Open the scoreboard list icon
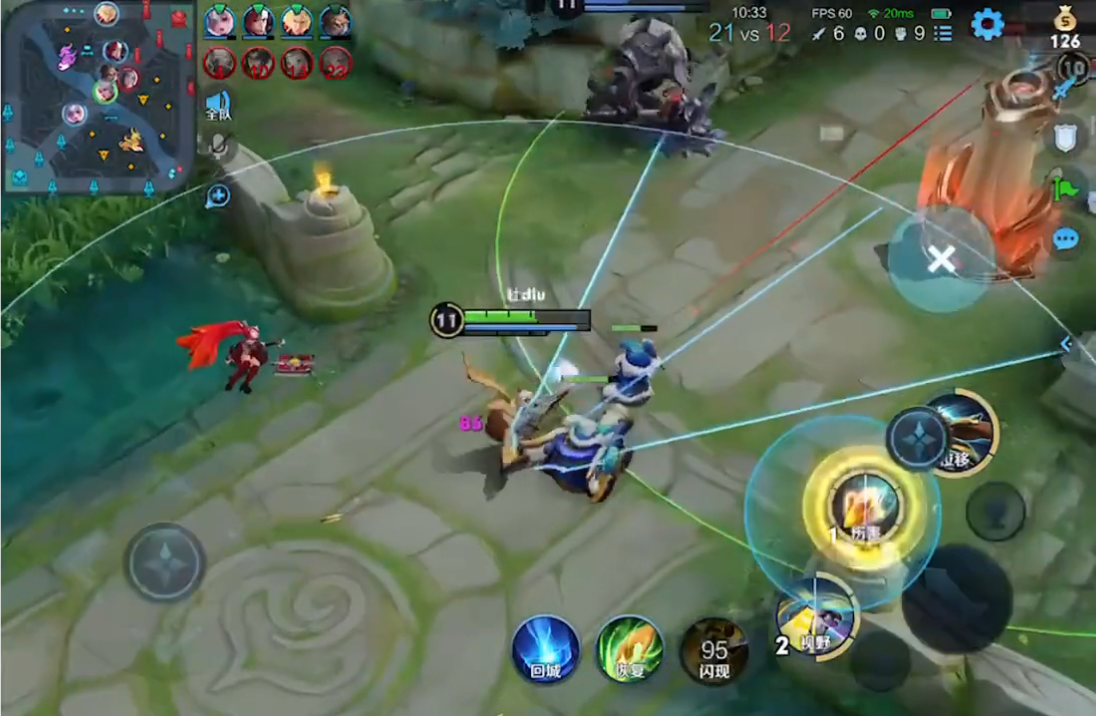Image resolution: width=1096 pixels, height=716 pixels. [x=942, y=34]
